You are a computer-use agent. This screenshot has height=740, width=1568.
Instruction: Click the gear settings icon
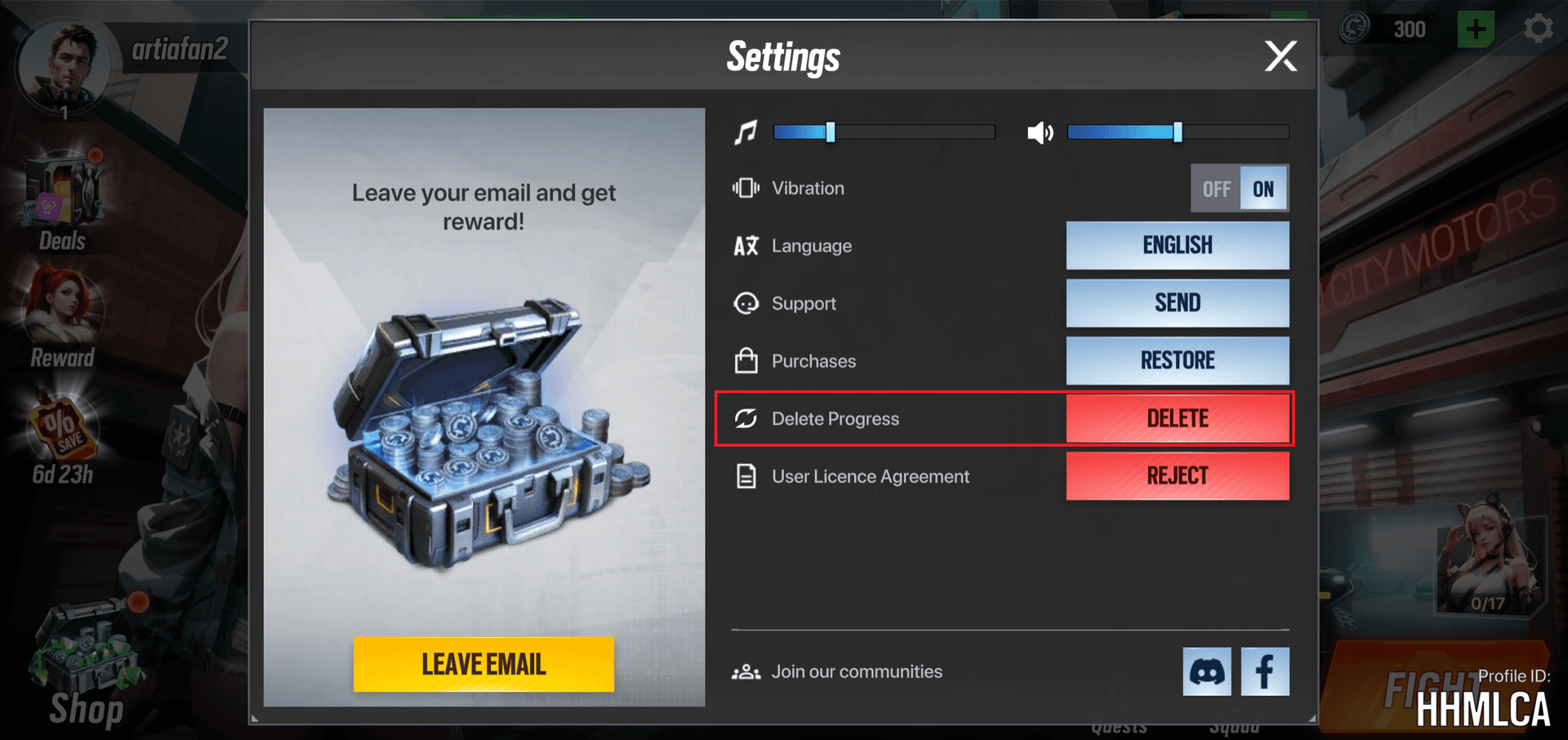tap(1539, 29)
